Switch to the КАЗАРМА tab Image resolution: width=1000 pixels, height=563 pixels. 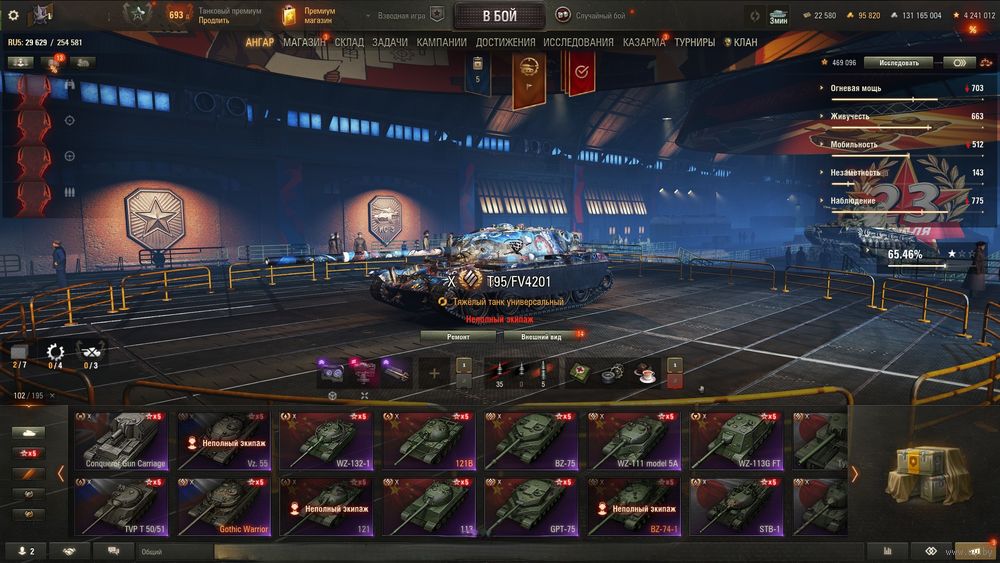643,42
